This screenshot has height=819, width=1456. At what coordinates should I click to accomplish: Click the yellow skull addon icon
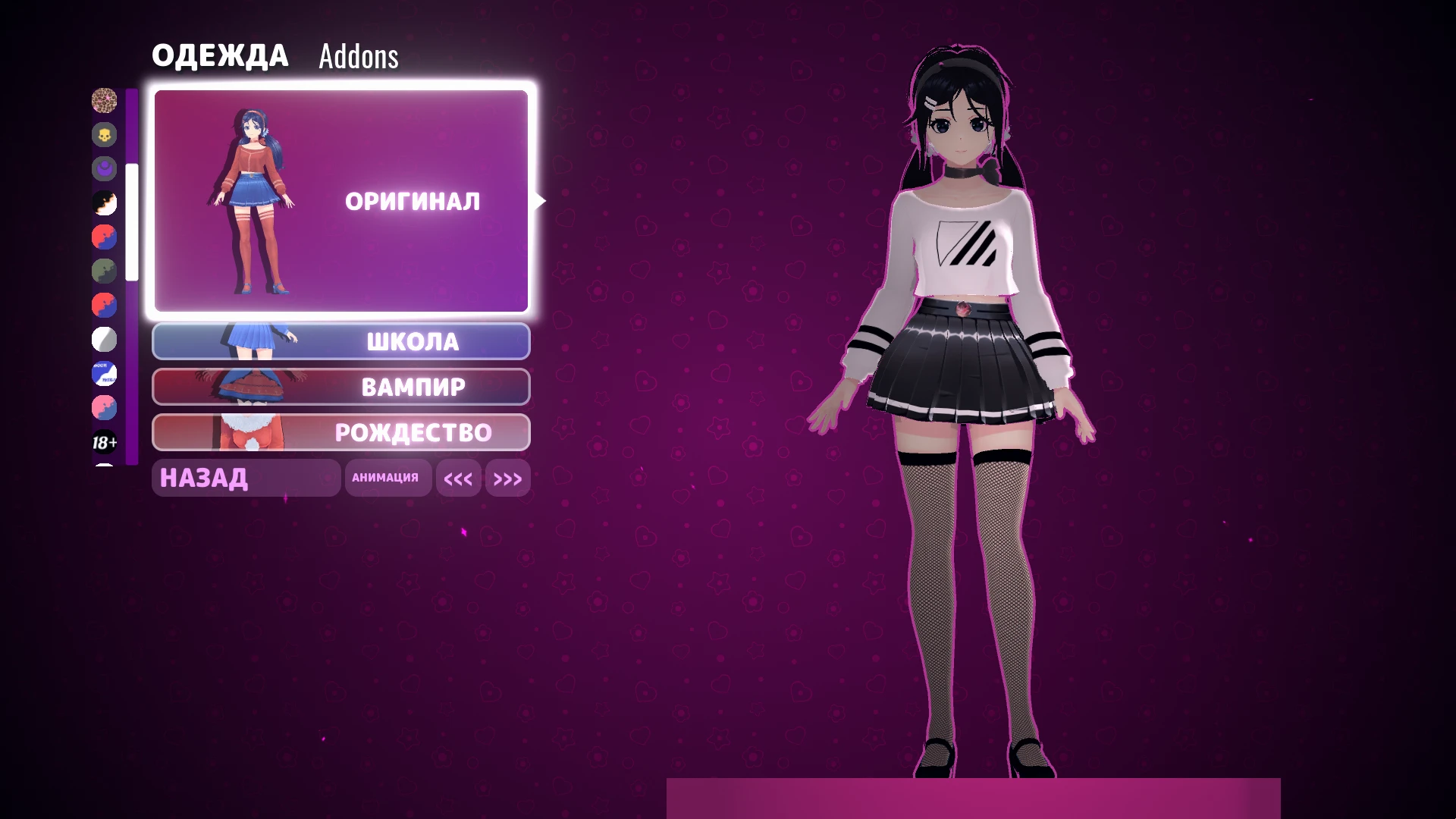pos(104,135)
